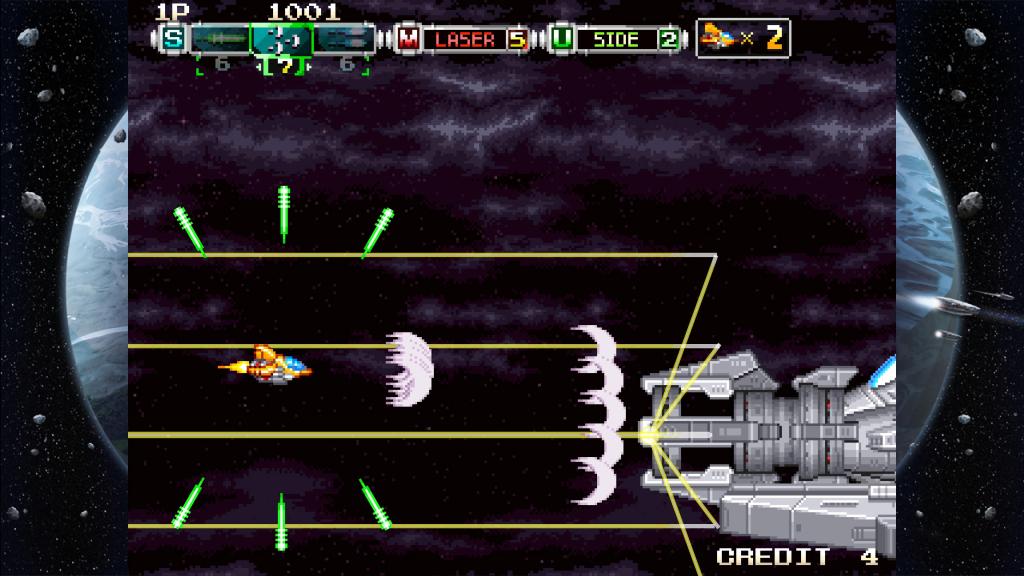Click the red M missile badge
Image resolution: width=1024 pixels, height=576 pixels.
click(x=408, y=40)
